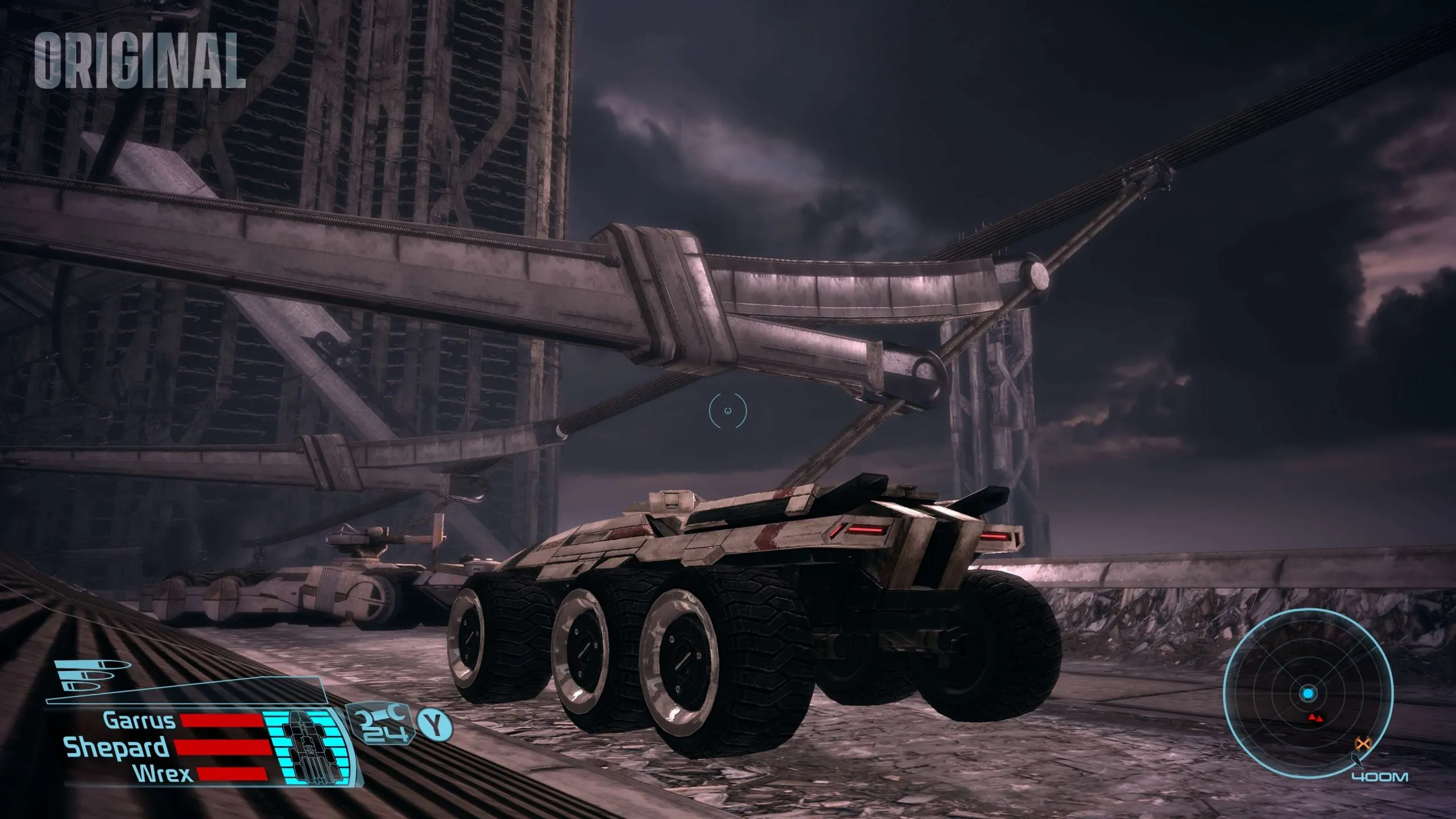The height and width of the screenshot is (819, 1456).
Task: Click the circular radar minimap
Action: click(1308, 693)
